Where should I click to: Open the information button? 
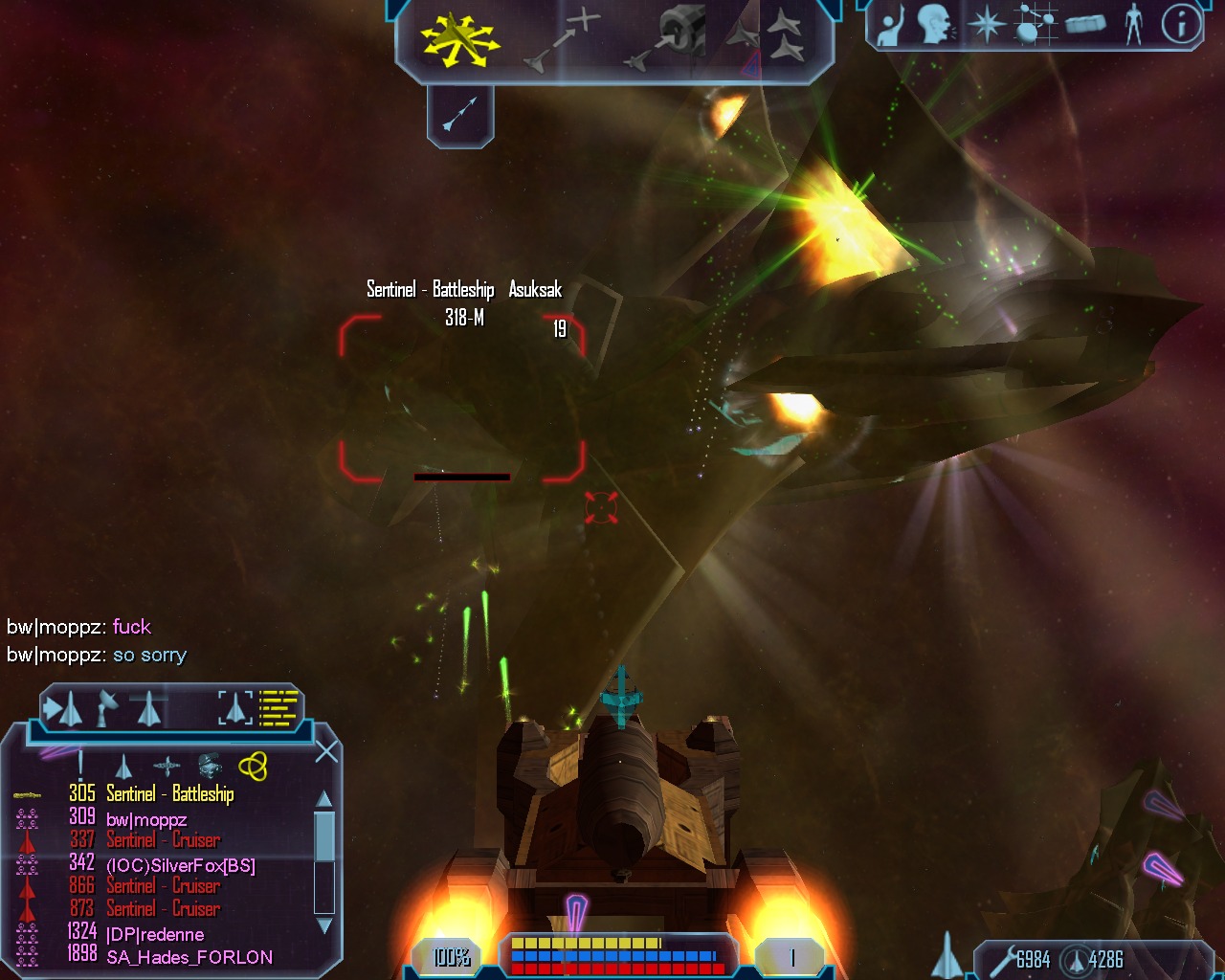tap(1181, 25)
